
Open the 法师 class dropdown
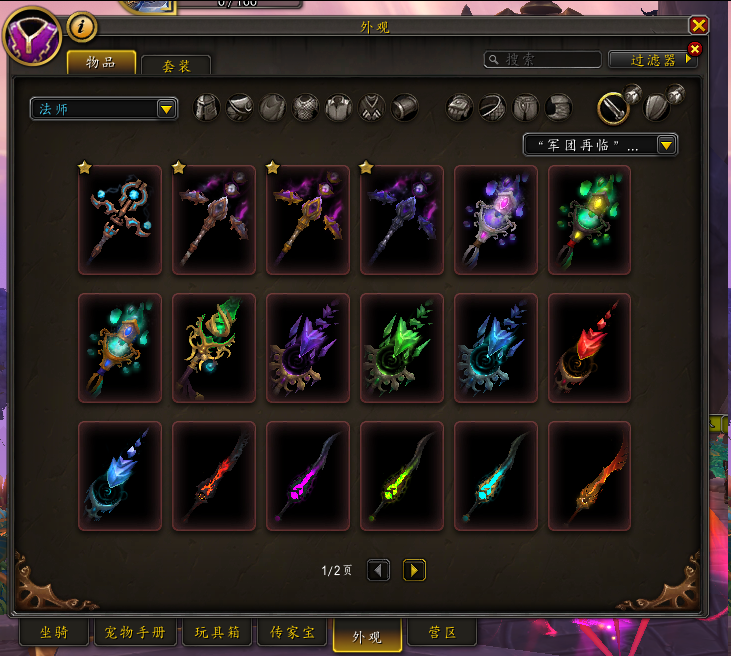[104, 108]
